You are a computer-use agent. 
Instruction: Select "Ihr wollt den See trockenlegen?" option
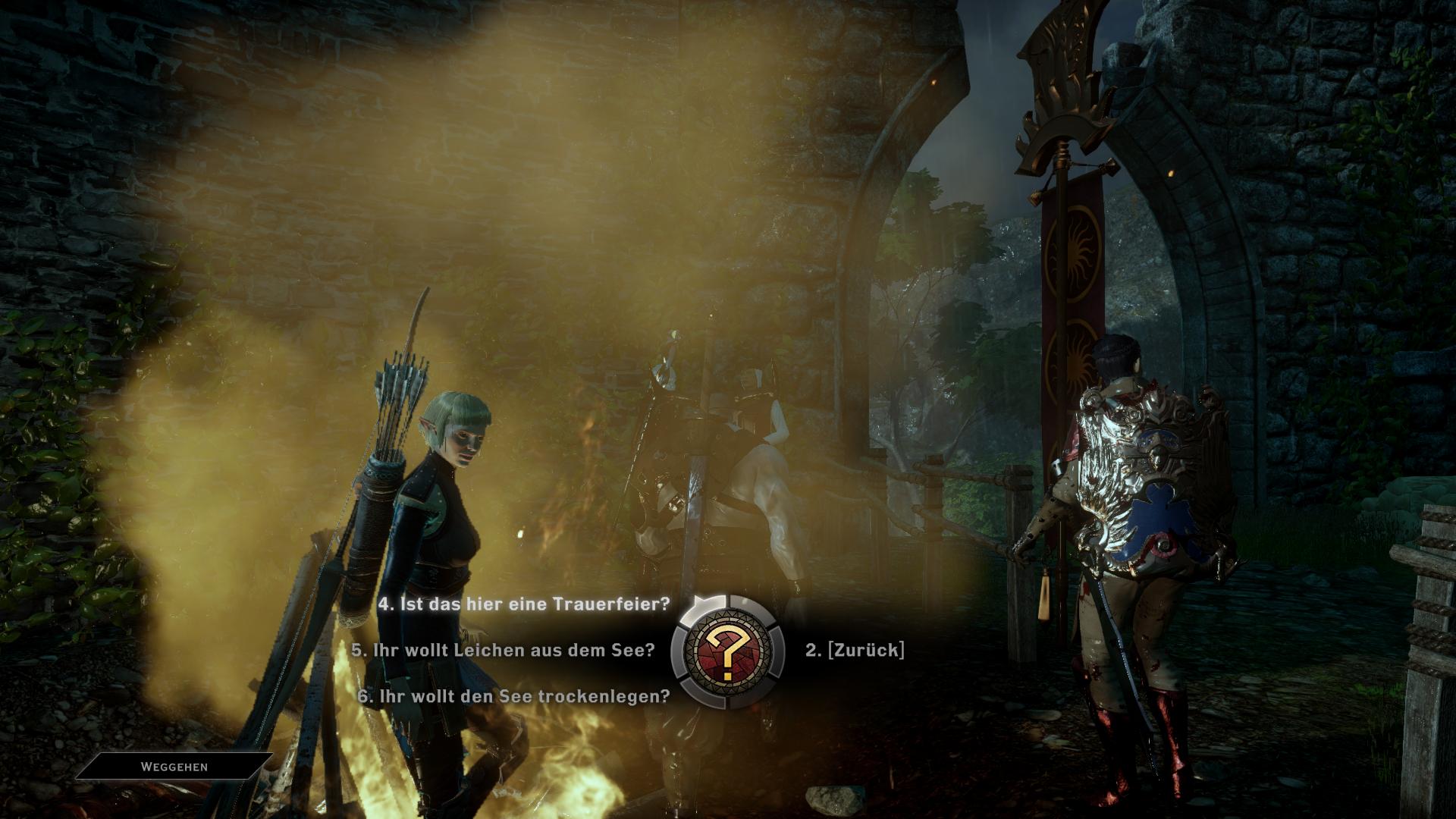[513, 696]
